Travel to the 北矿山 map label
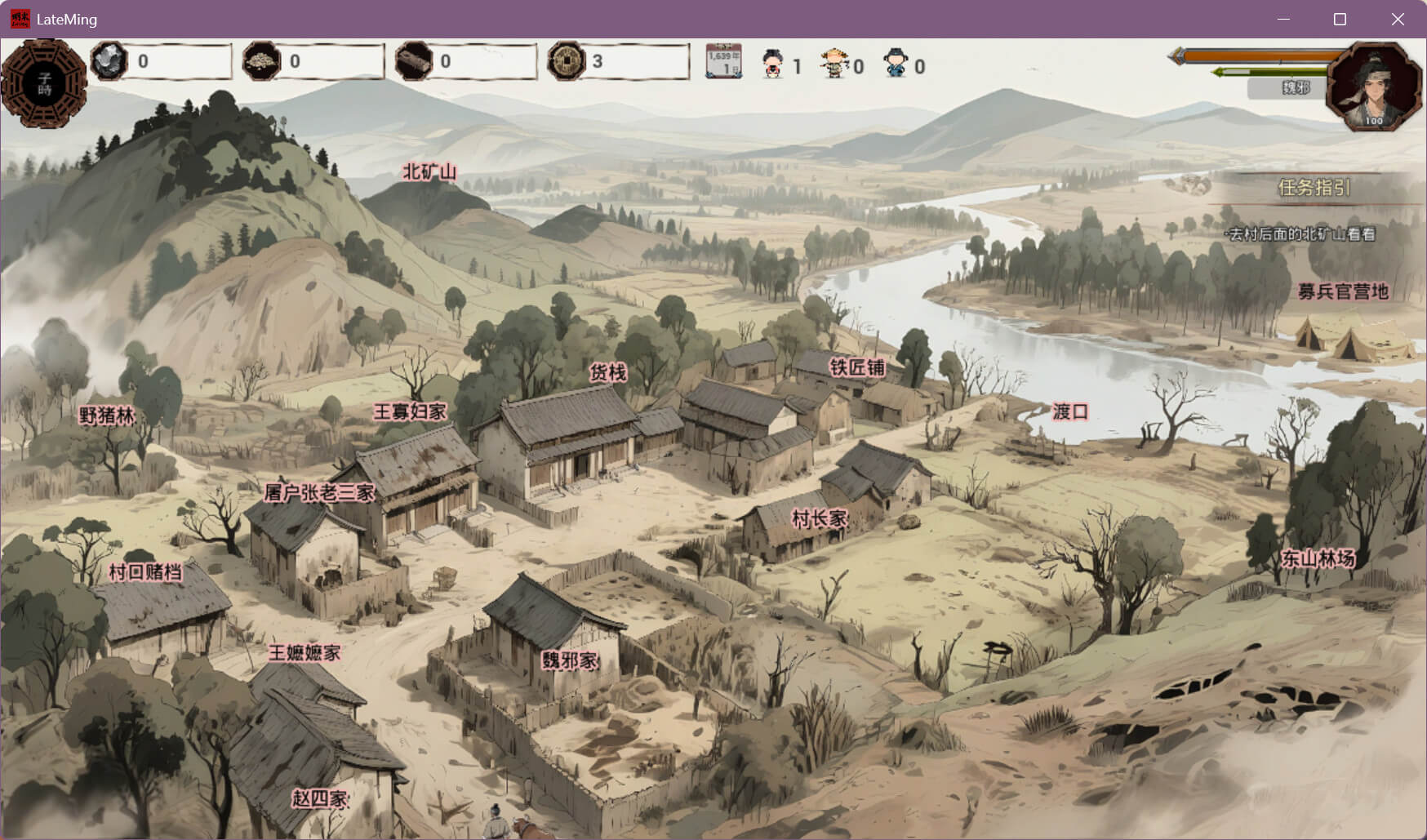This screenshot has height=840, width=1427. [429, 172]
